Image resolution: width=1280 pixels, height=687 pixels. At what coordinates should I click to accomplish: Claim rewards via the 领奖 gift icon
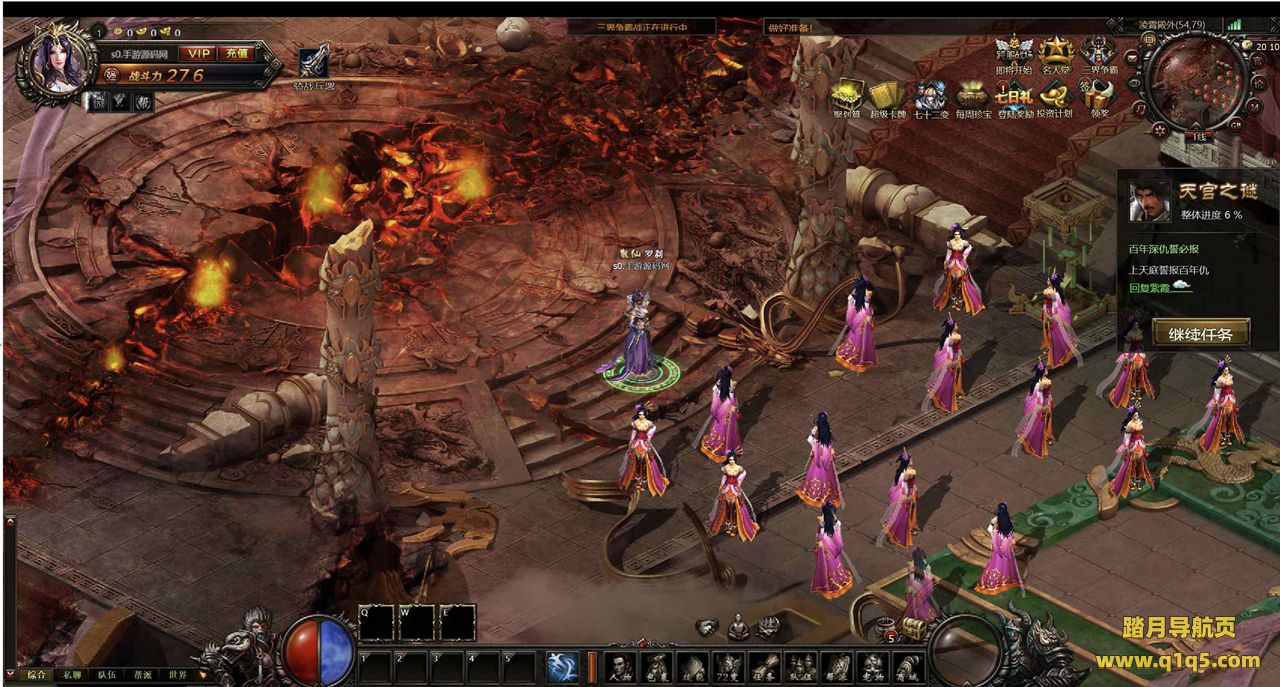click(1099, 98)
